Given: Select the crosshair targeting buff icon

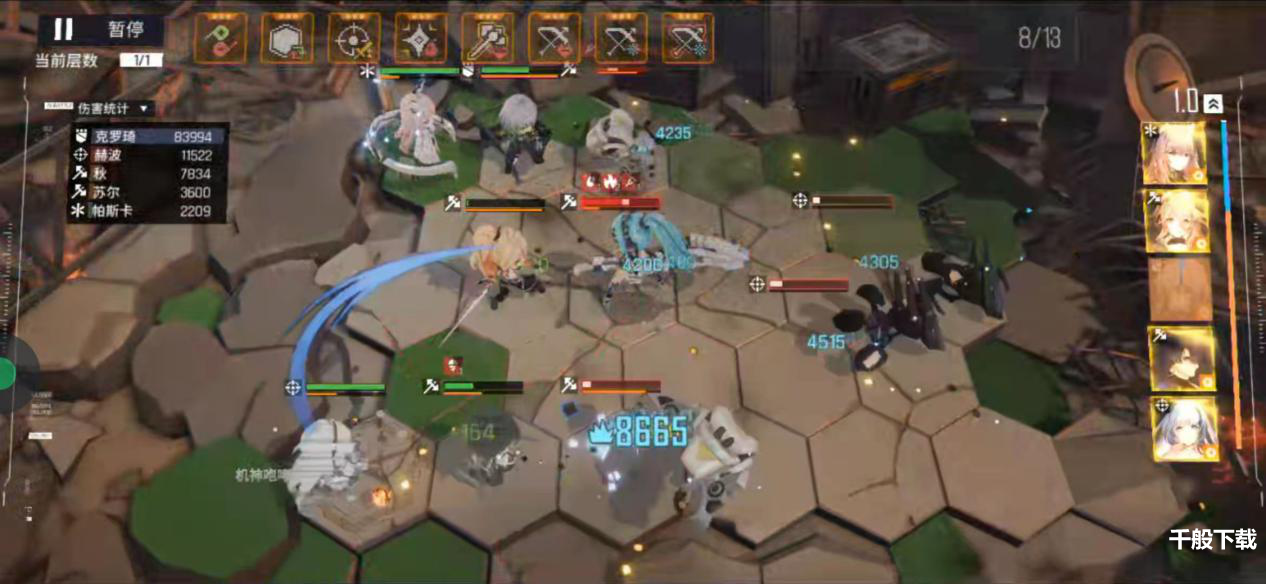Looking at the screenshot, I should point(354,38).
